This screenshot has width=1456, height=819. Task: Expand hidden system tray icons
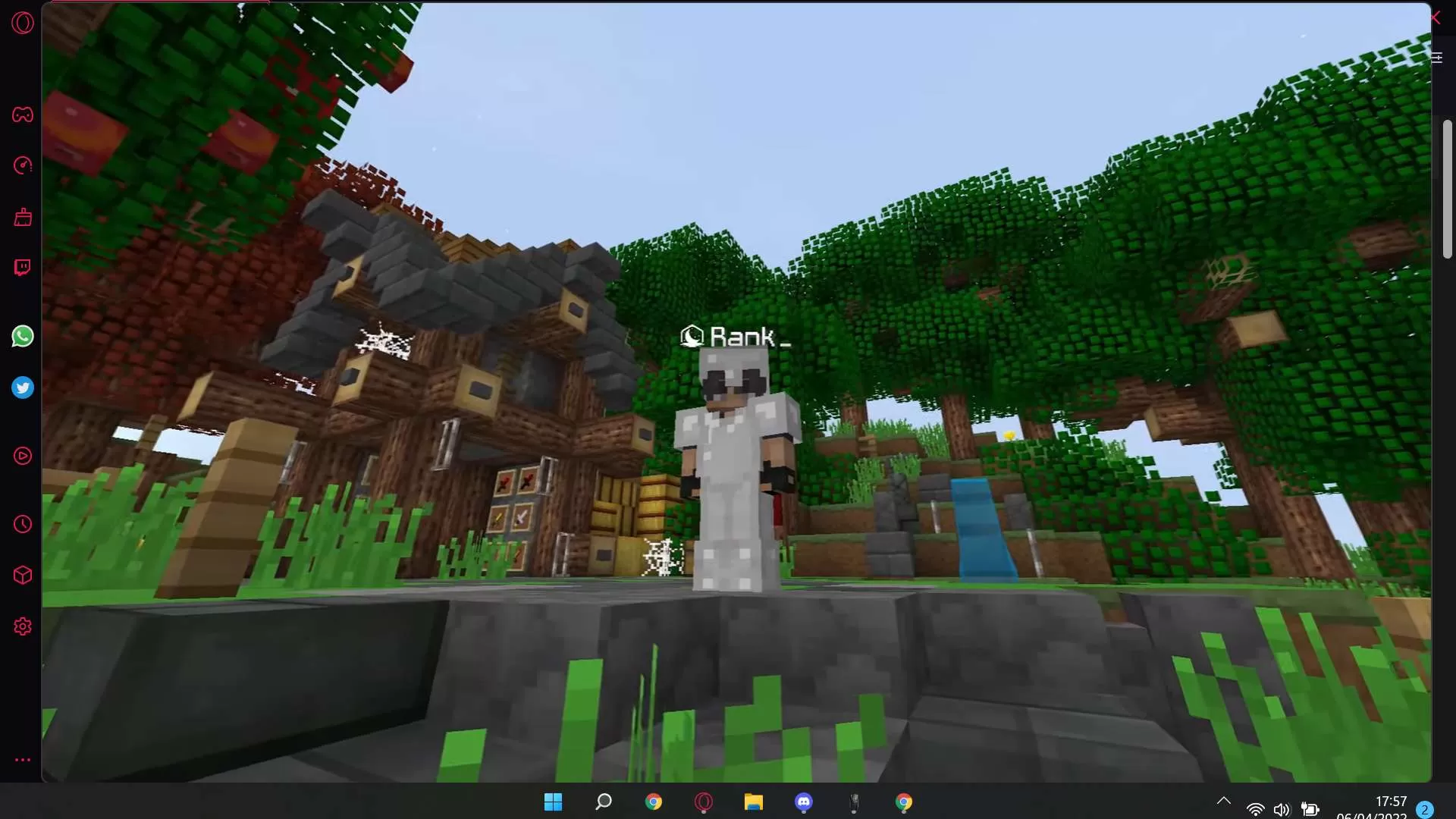pyautogui.click(x=1223, y=802)
